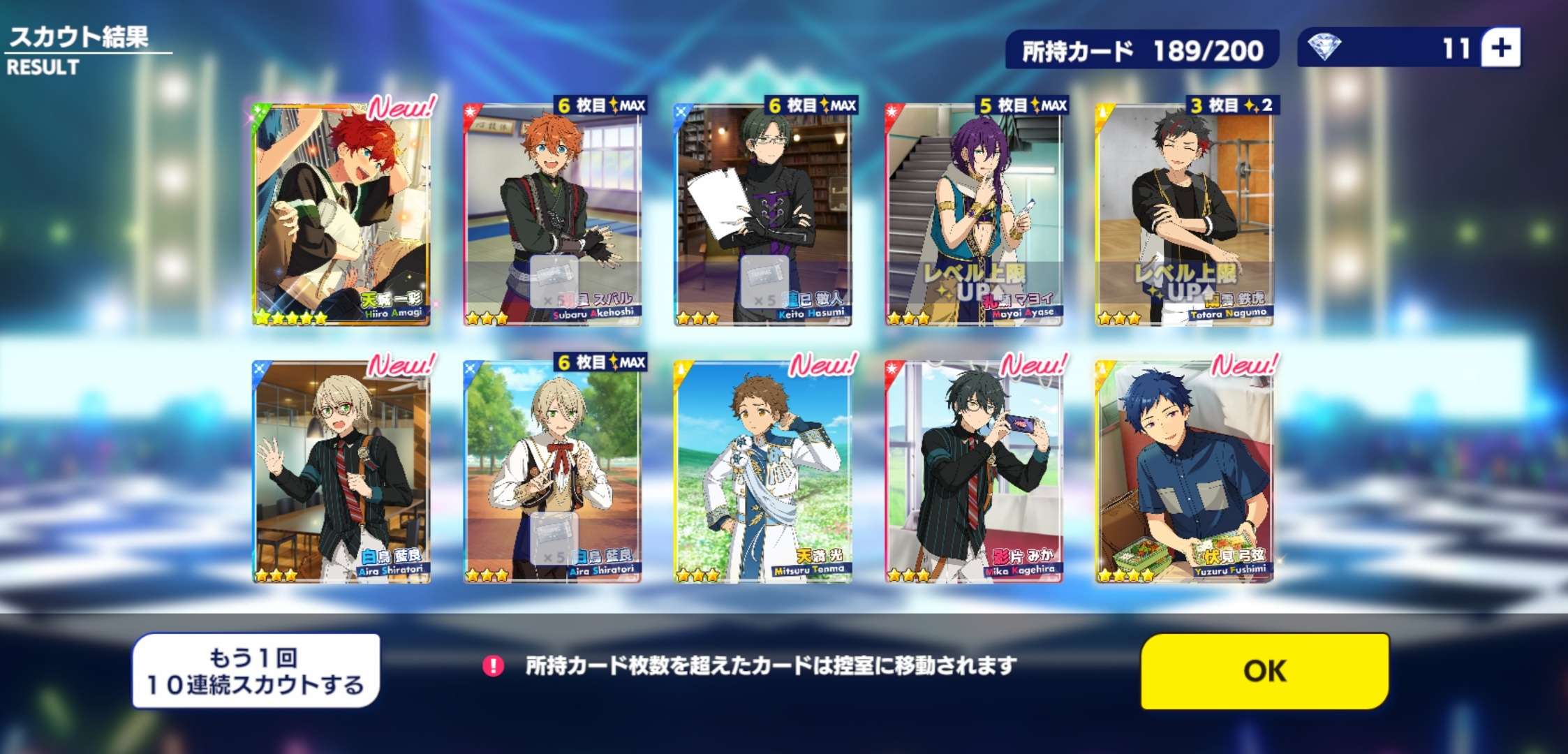
Task: Inspect the Mayoi Ayase card
Action: click(974, 213)
